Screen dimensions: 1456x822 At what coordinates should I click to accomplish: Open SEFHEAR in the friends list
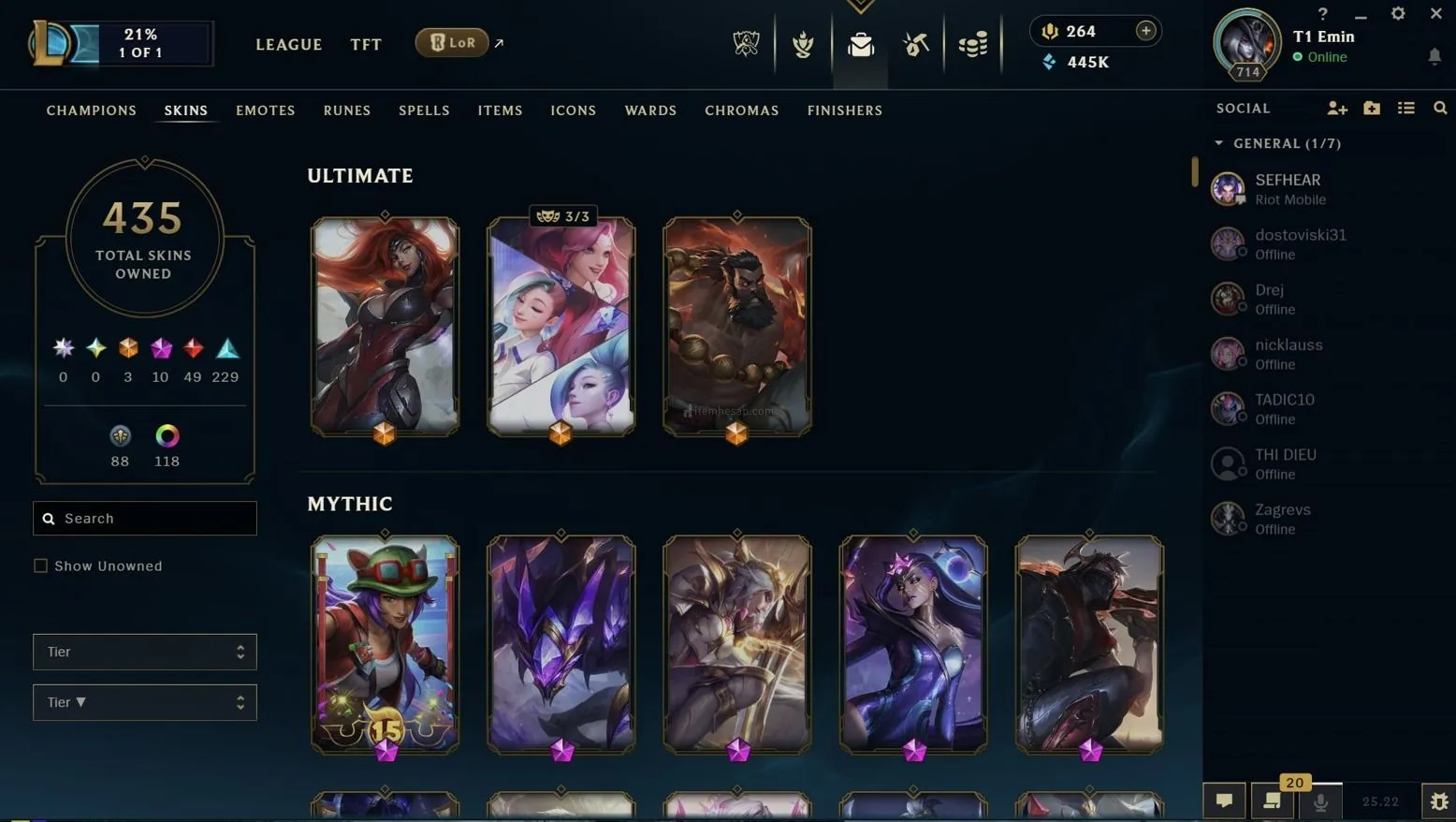[x=1288, y=188]
